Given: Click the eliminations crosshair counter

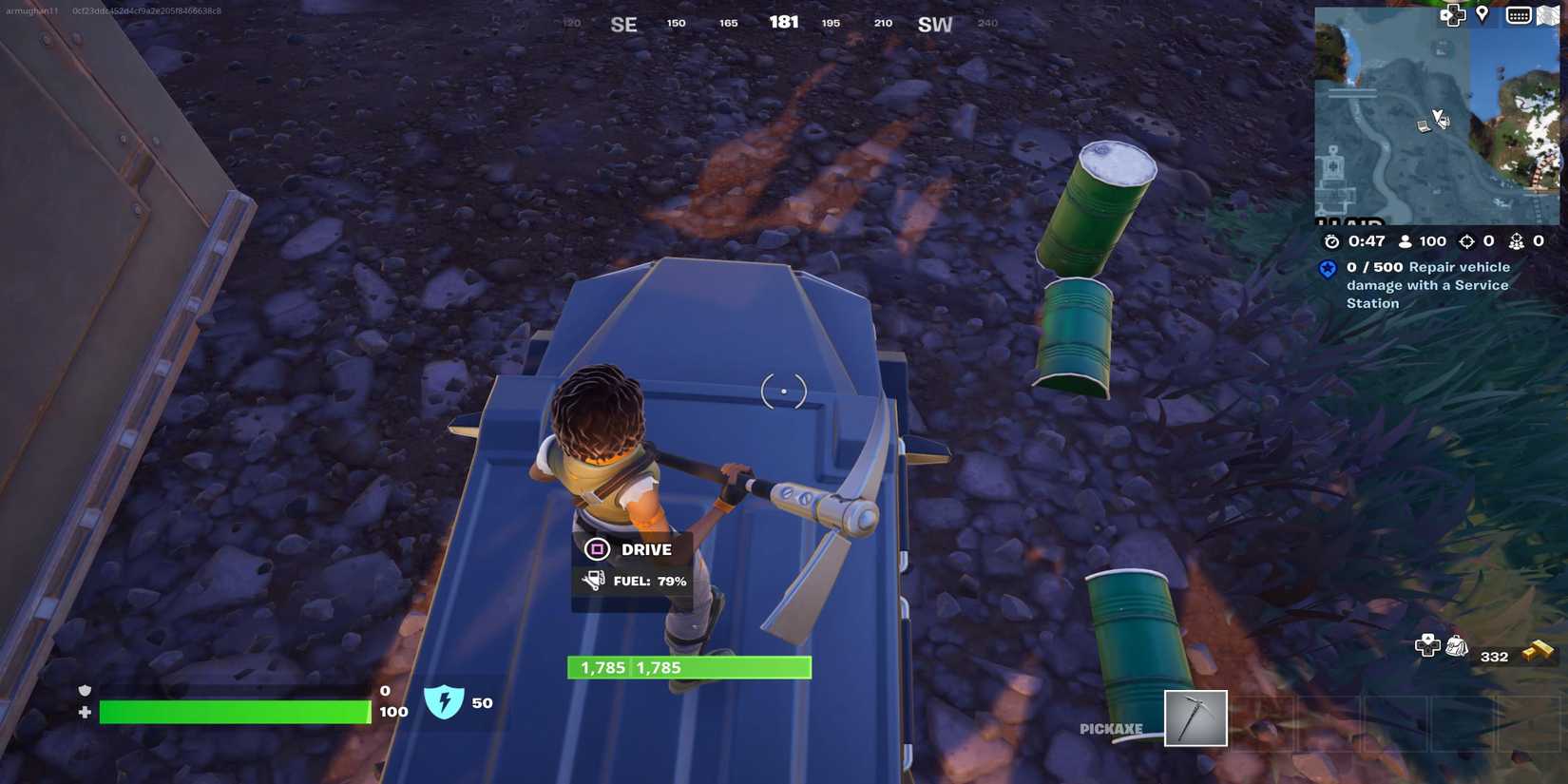Looking at the screenshot, I should tap(1468, 241).
